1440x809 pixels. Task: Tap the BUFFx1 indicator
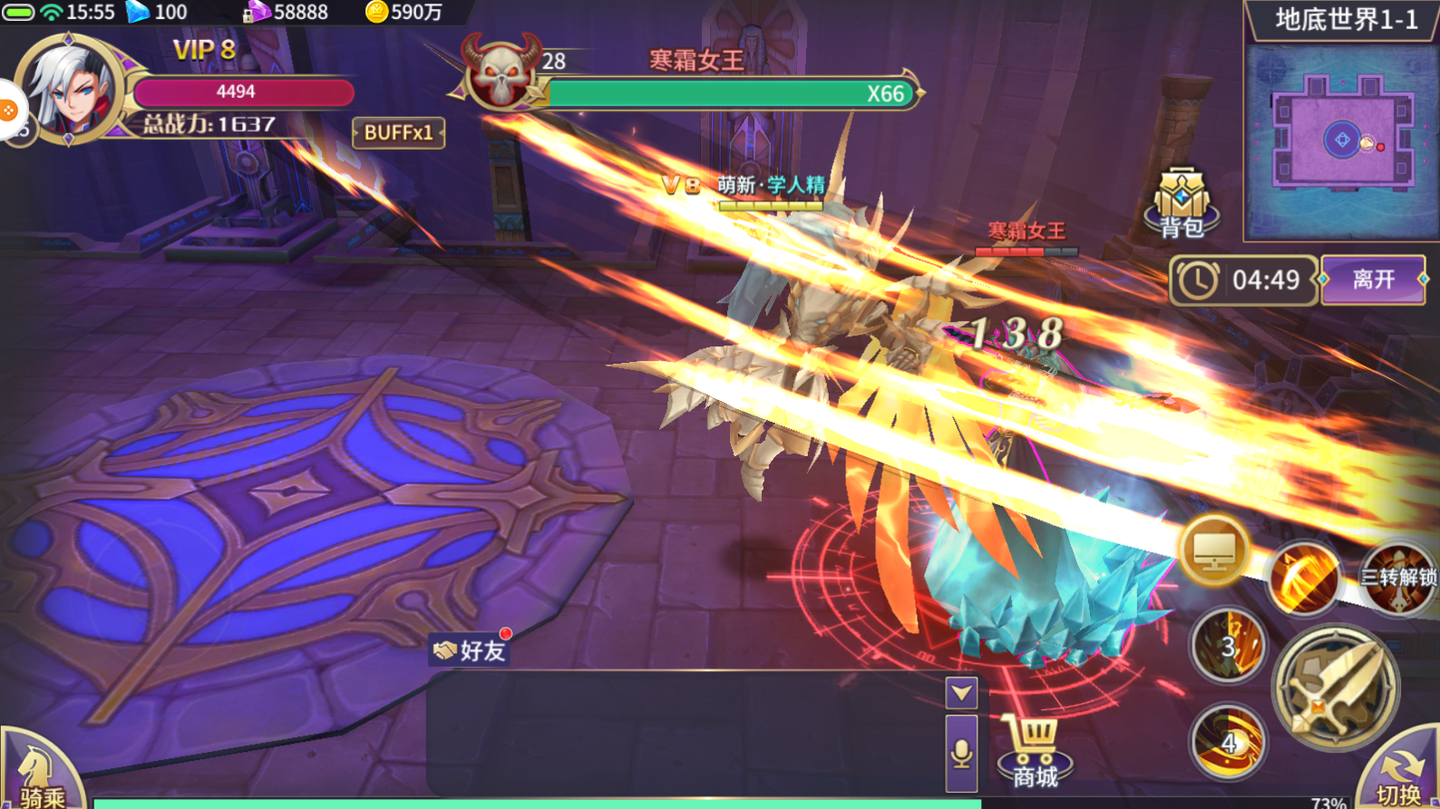coord(399,133)
